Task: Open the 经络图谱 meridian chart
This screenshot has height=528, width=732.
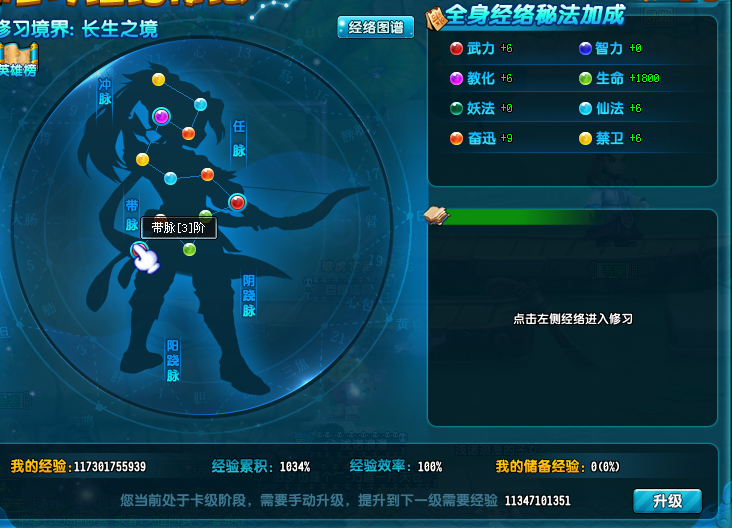Action: tap(375, 28)
